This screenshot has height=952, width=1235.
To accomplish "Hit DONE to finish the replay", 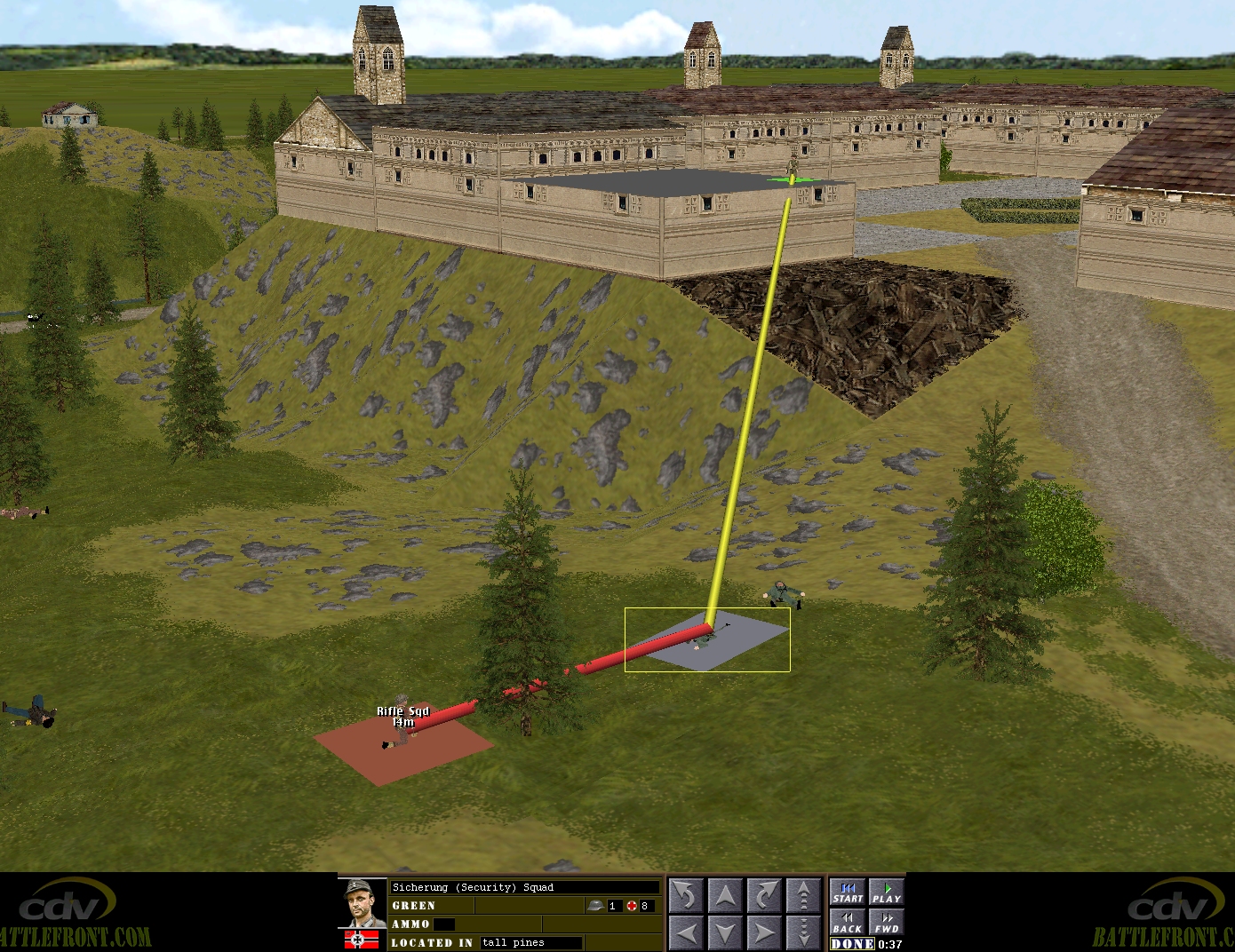I will (x=853, y=944).
